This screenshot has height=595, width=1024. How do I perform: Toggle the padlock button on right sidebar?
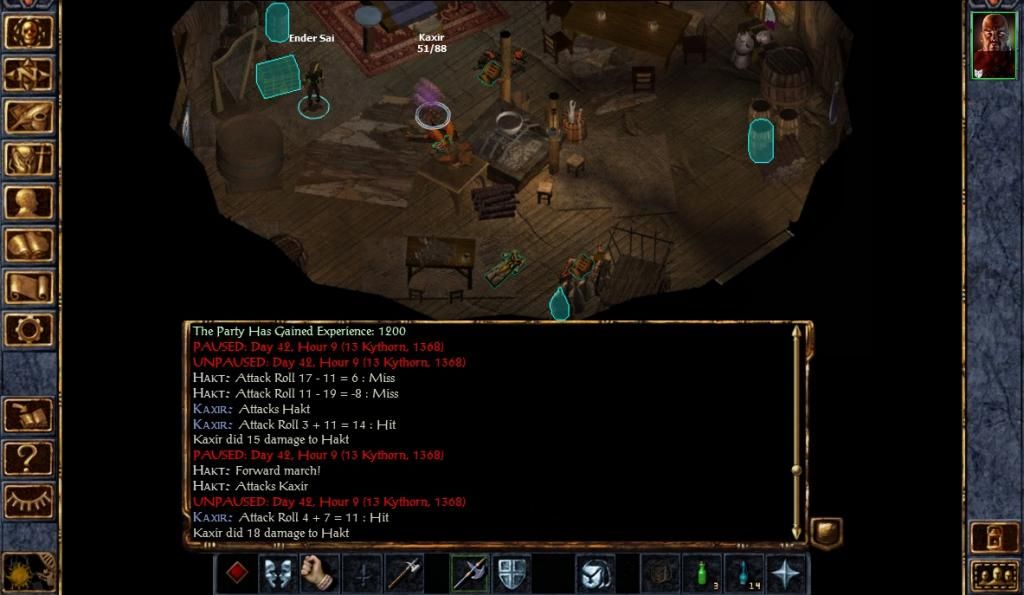[x=994, y=537]
